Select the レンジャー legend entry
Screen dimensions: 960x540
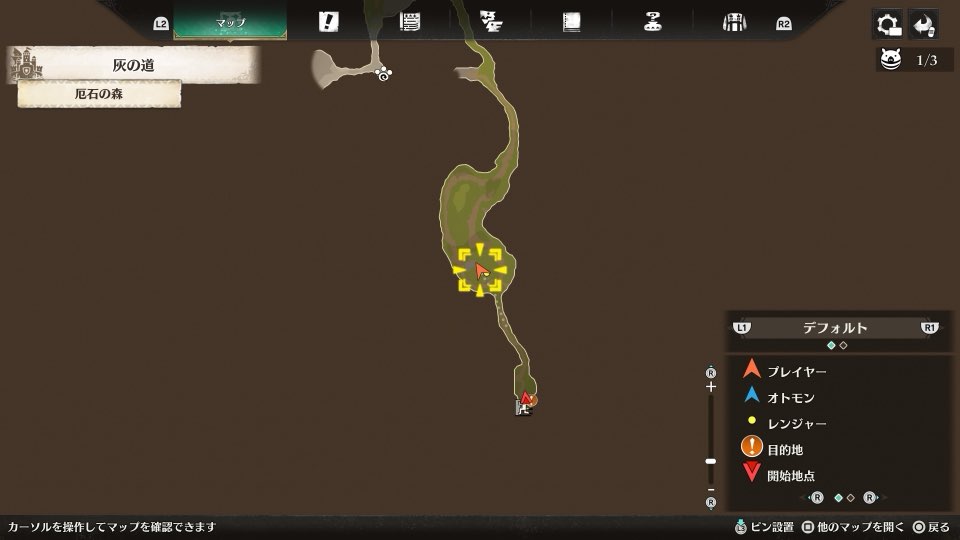[796, 423]
